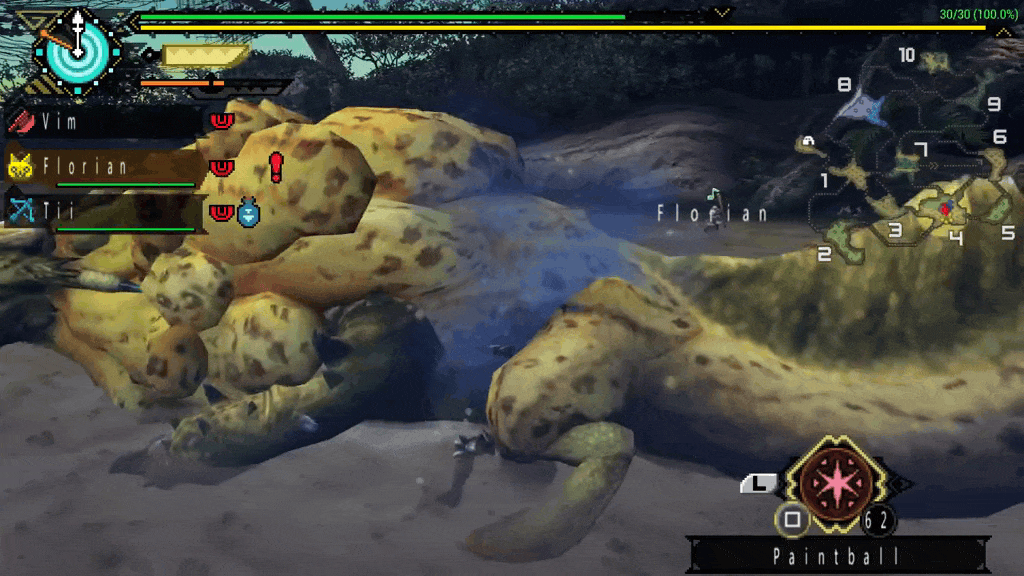This screenshot has height=576, width=1024.
Task: Click the blue status icon beside Tii
Action: point(248,213)
